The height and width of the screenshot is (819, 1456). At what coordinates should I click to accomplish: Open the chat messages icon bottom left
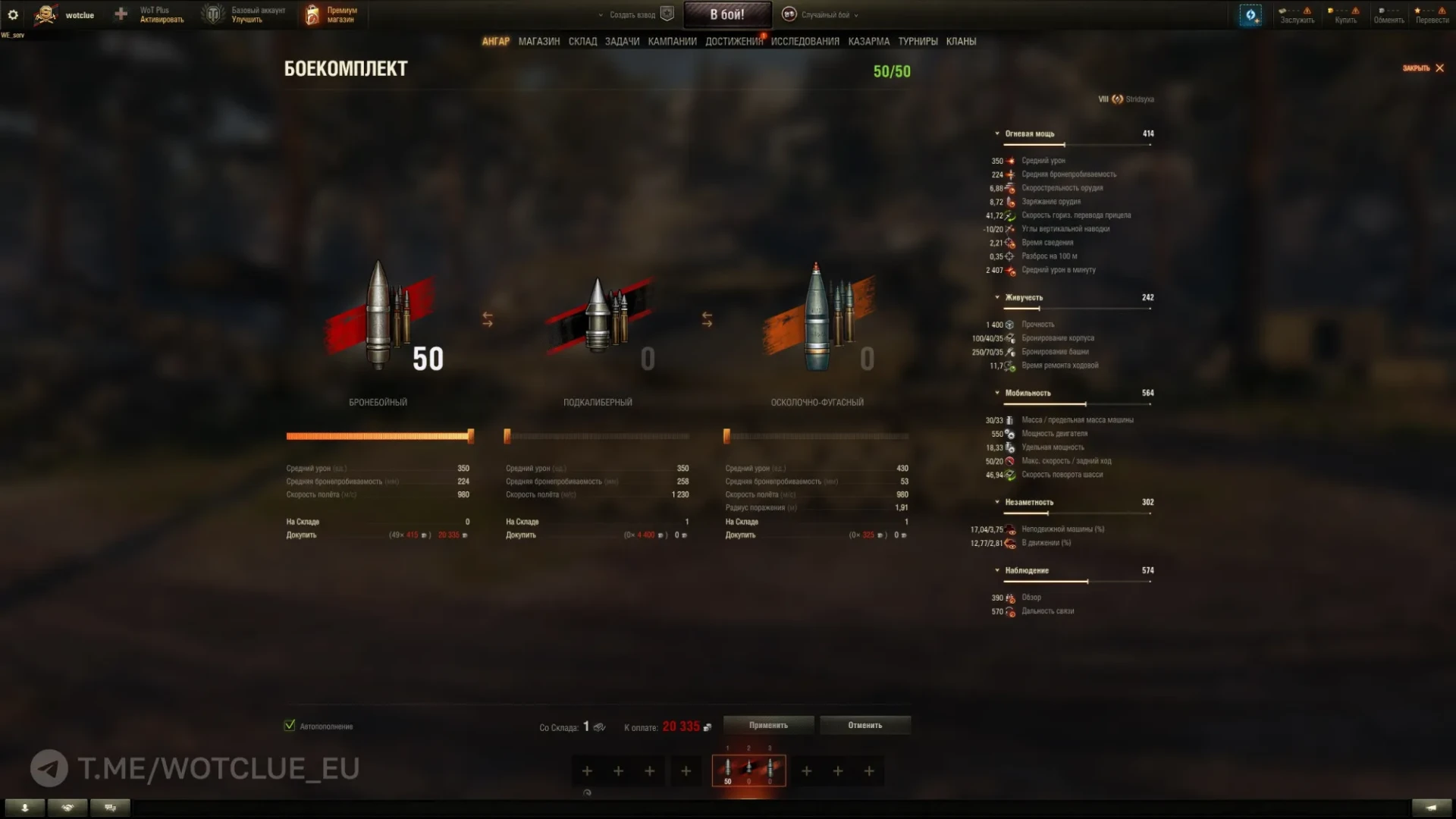(x=110, y=808)
